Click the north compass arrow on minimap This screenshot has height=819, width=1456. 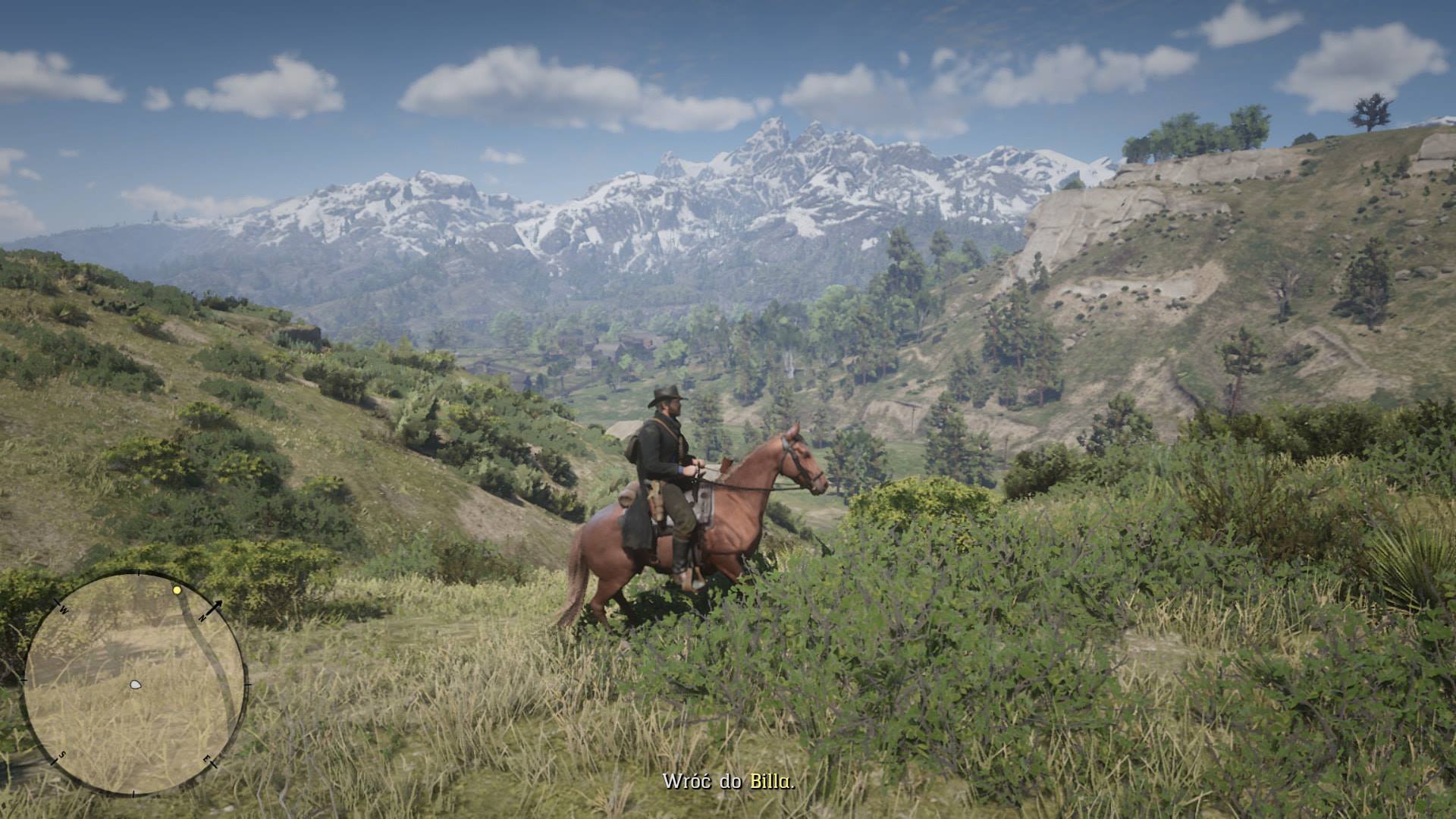pyautogui.click(x=214, y=607)
